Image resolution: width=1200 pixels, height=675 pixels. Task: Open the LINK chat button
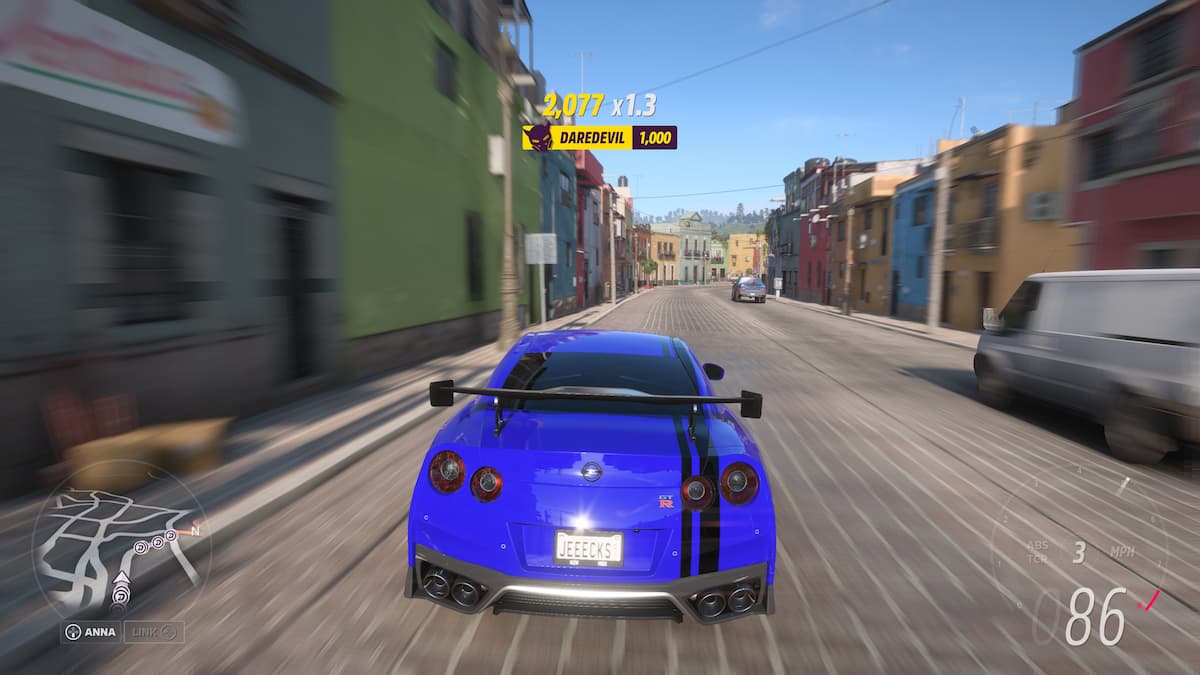click(153, 632)
